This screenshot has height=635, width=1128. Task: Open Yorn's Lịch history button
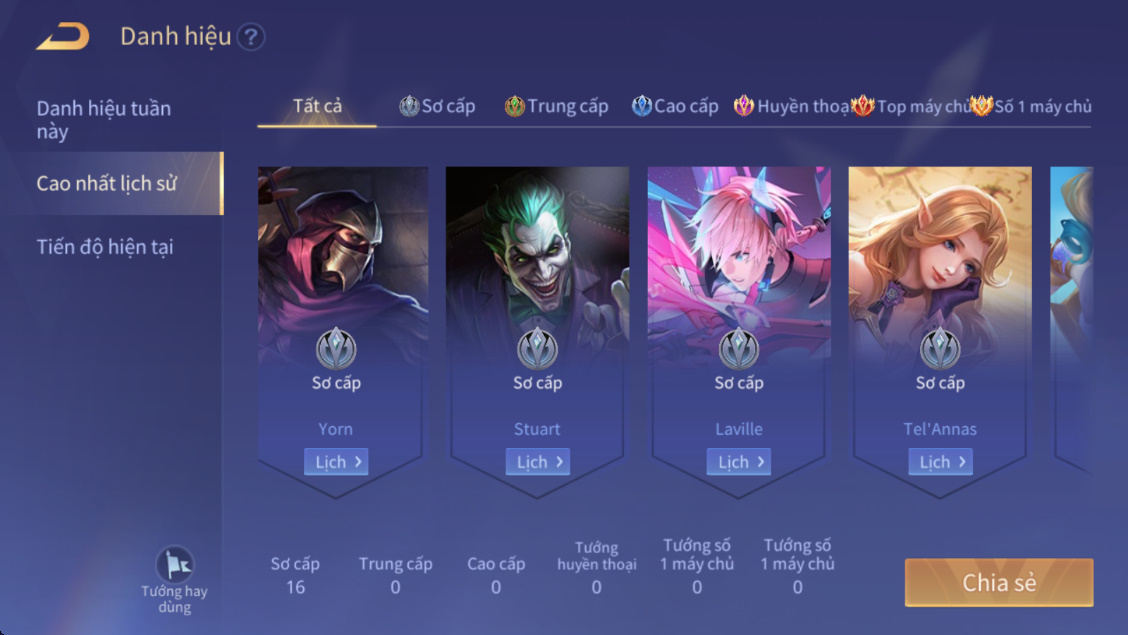336,461
